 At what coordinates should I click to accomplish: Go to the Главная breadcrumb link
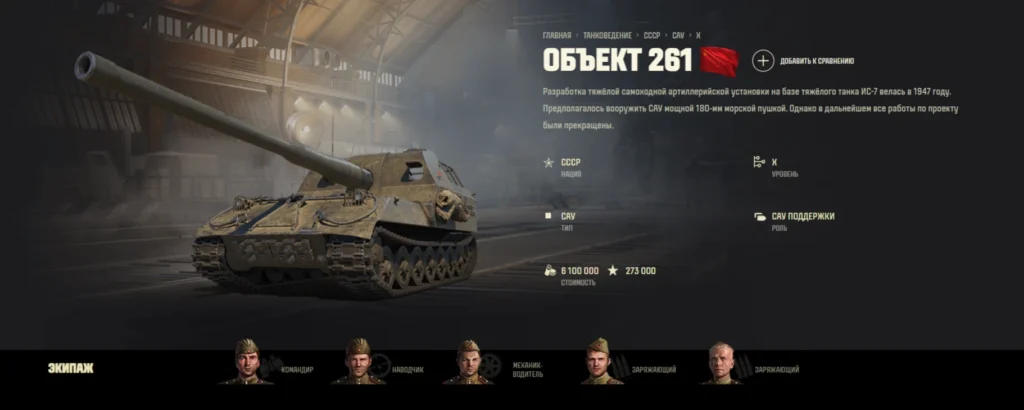click(557, 34)
